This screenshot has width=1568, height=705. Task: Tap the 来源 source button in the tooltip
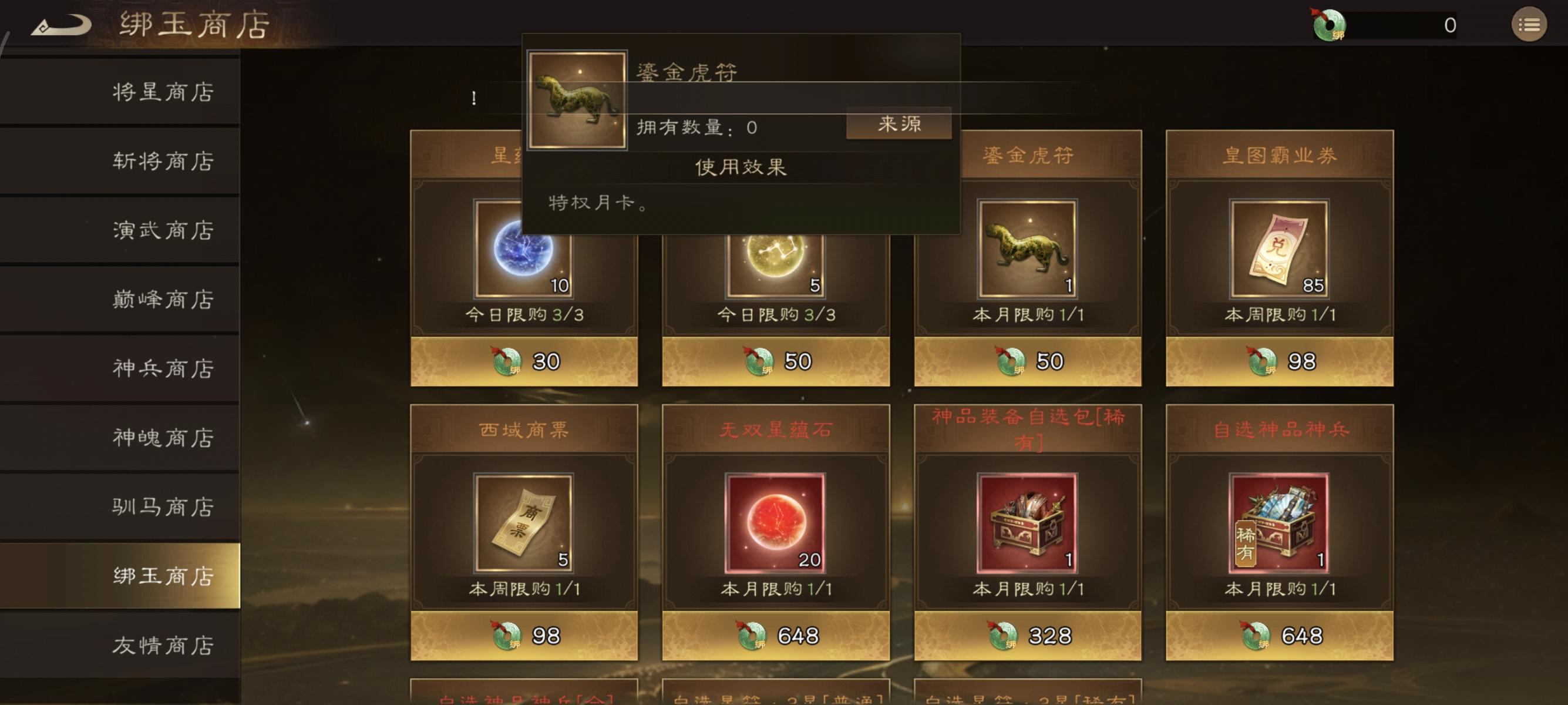point(899,124)
